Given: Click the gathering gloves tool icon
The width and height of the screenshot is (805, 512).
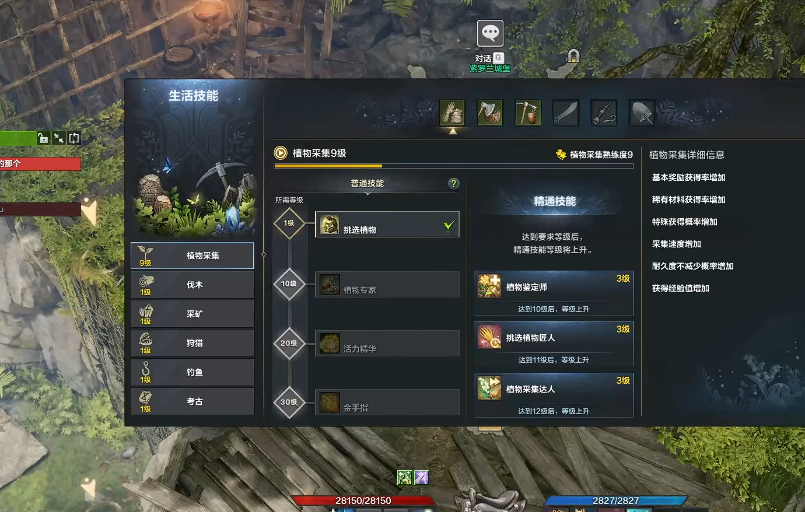Looking at the screenshot, I should click(453, 112).
